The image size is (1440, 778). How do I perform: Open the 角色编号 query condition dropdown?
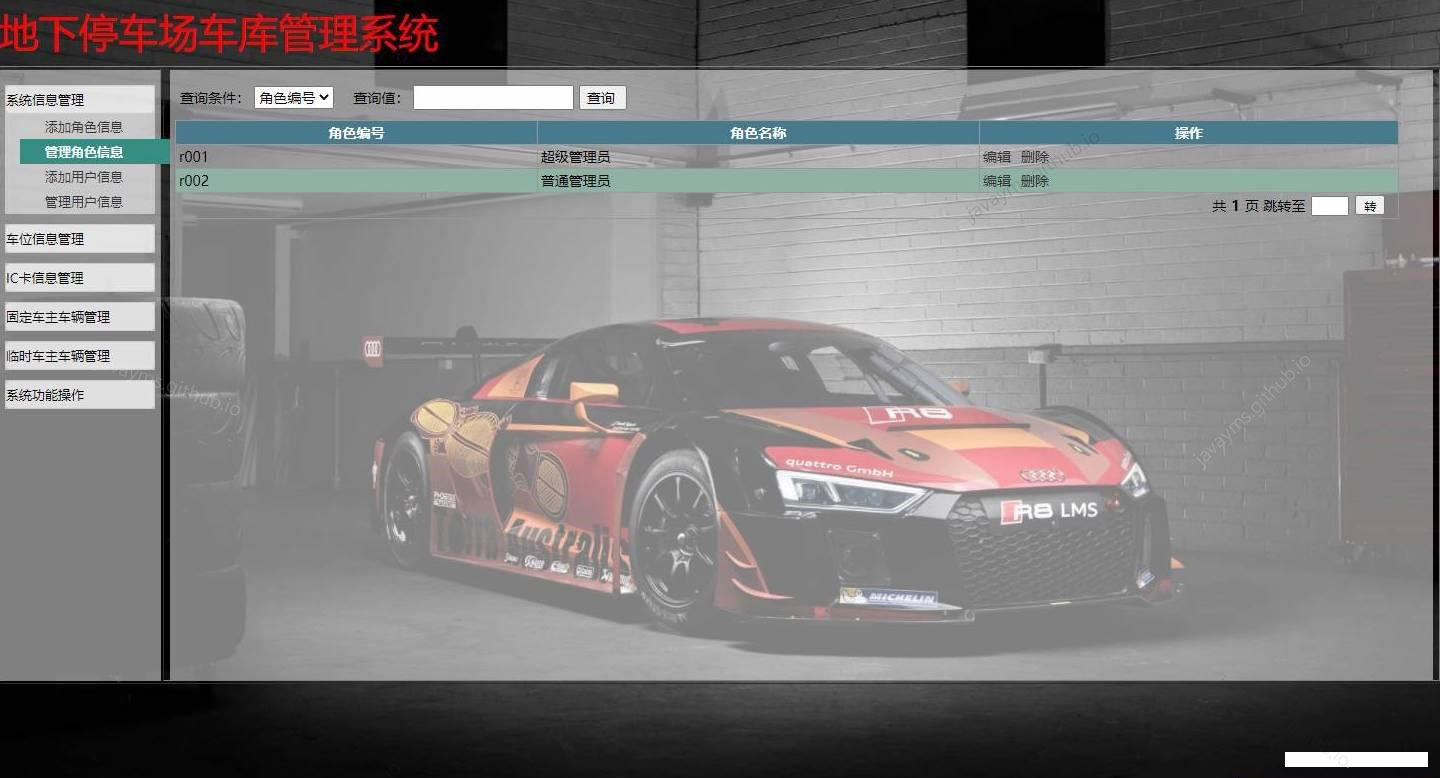pos(293,98)
